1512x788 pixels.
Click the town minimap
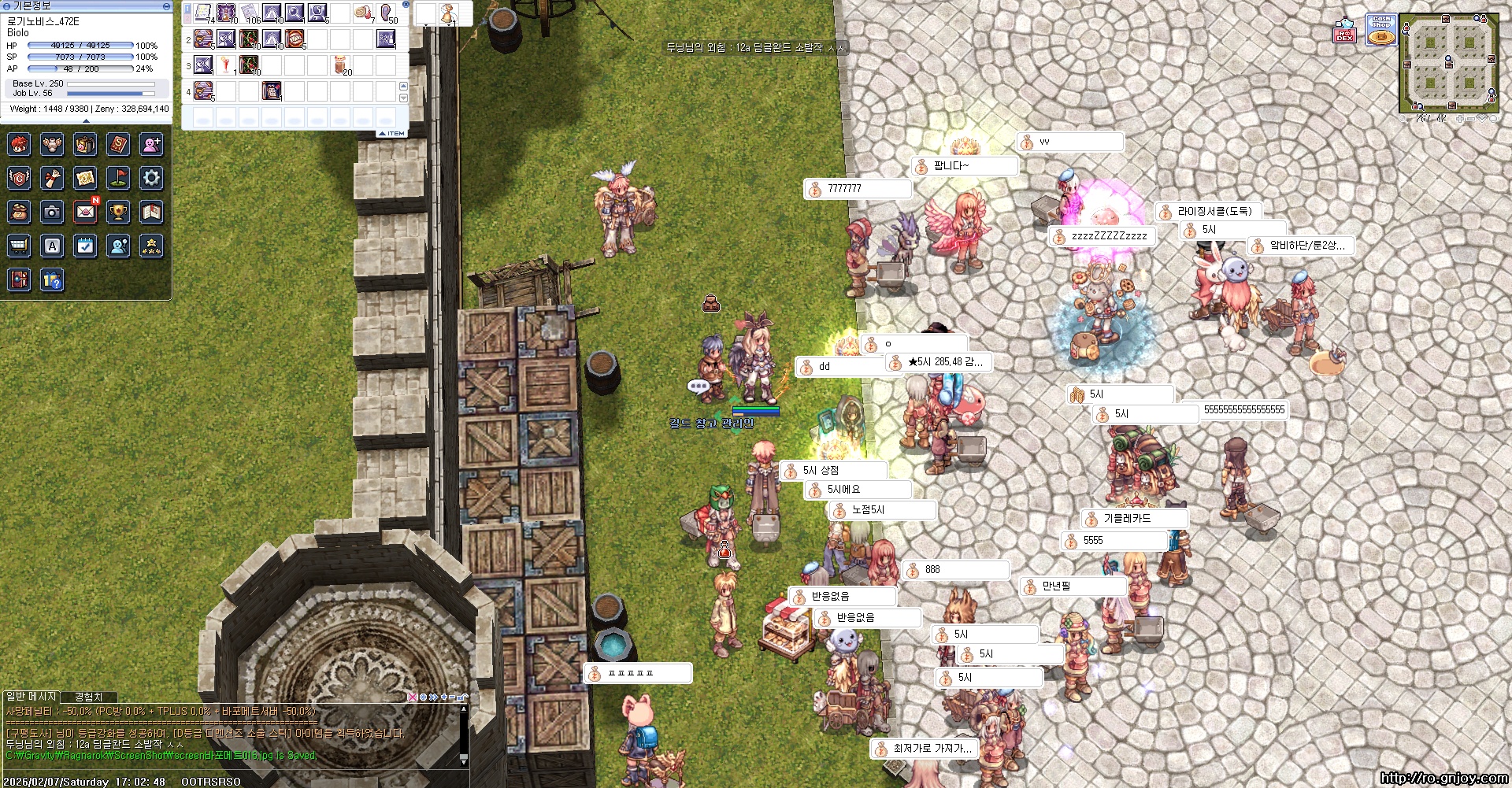click(1448, 63)
